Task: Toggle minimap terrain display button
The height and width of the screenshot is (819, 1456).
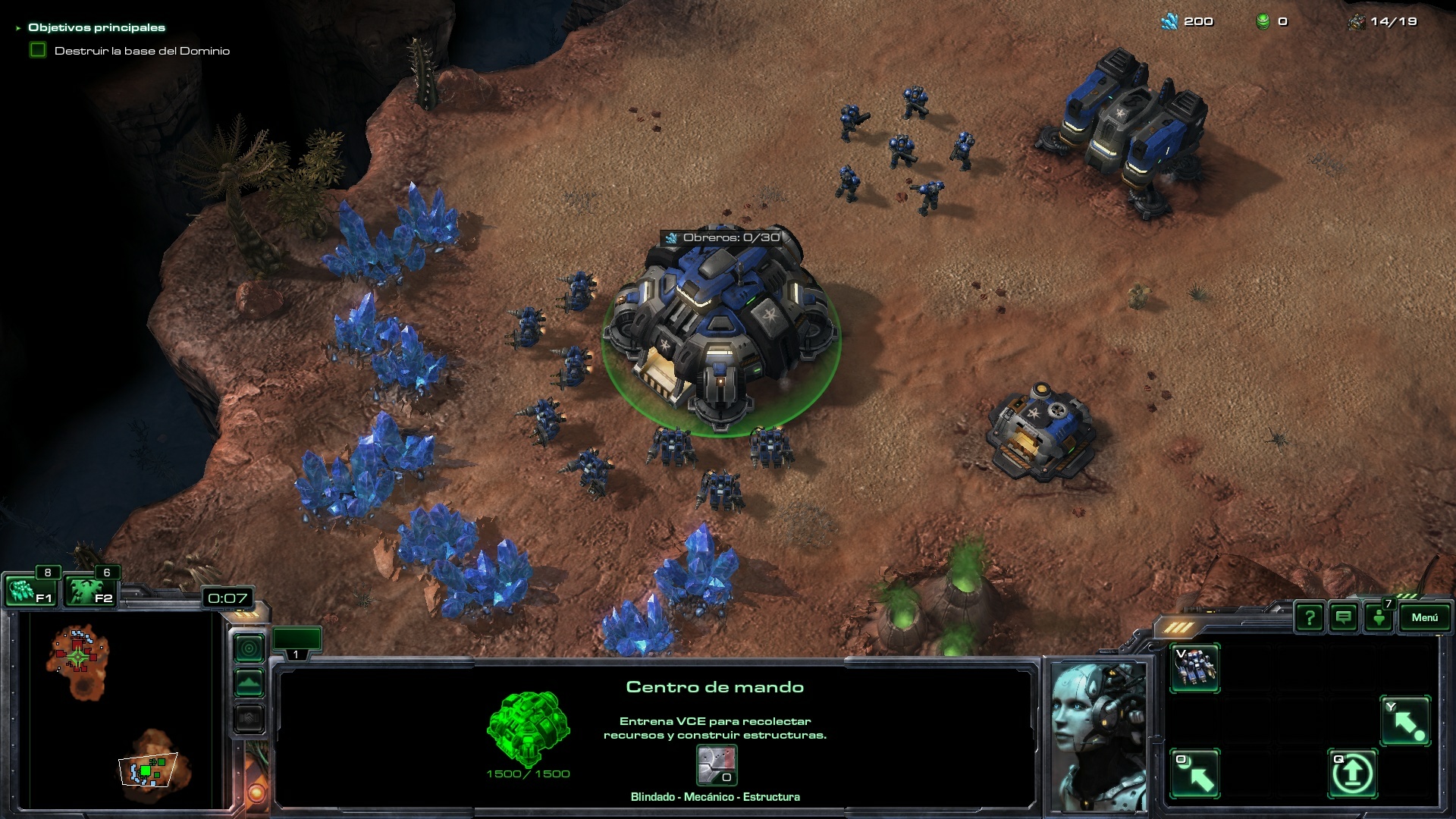Action: tap(249, 683)
